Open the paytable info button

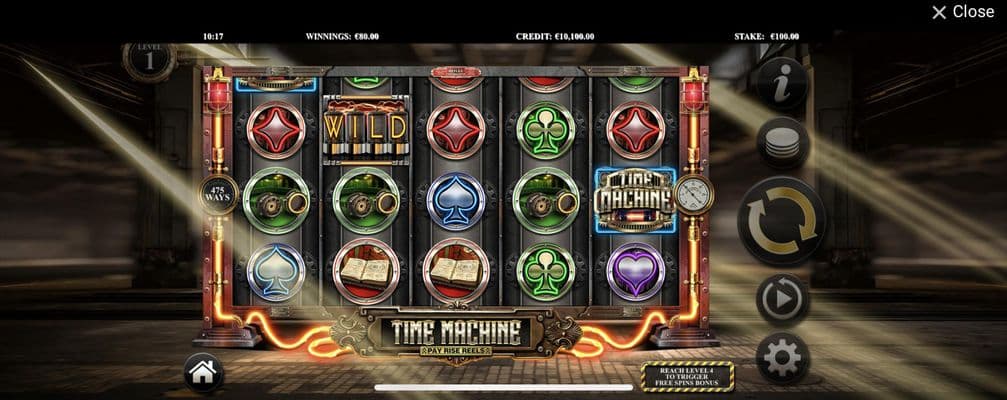click(782, 82)
